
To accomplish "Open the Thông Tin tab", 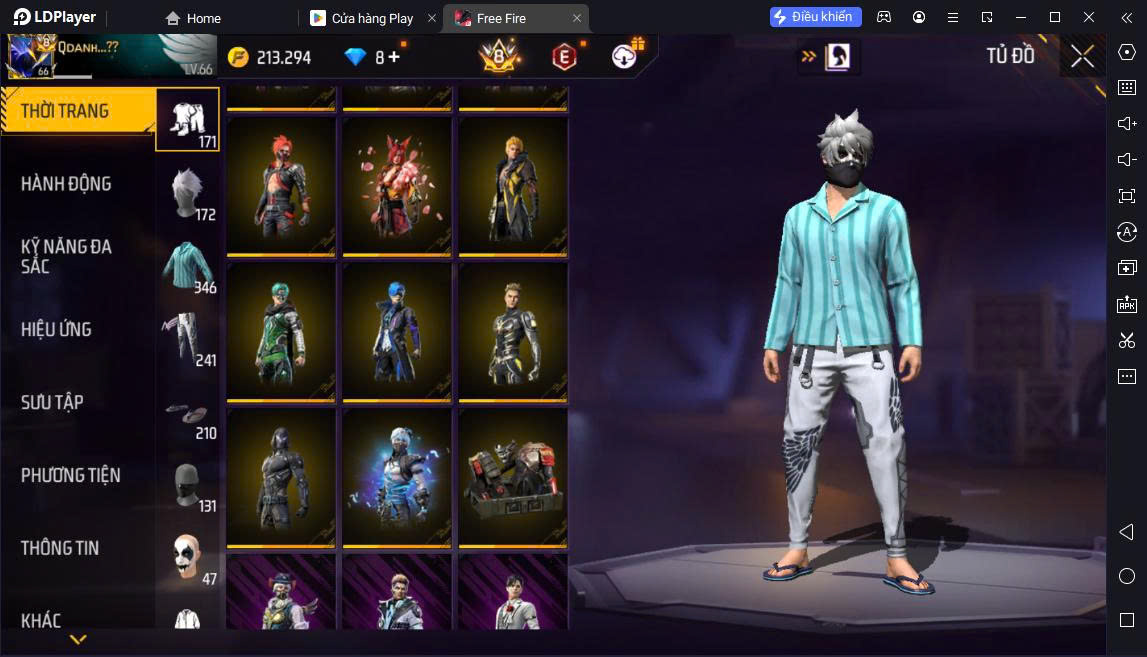I will tap(60, 548).
